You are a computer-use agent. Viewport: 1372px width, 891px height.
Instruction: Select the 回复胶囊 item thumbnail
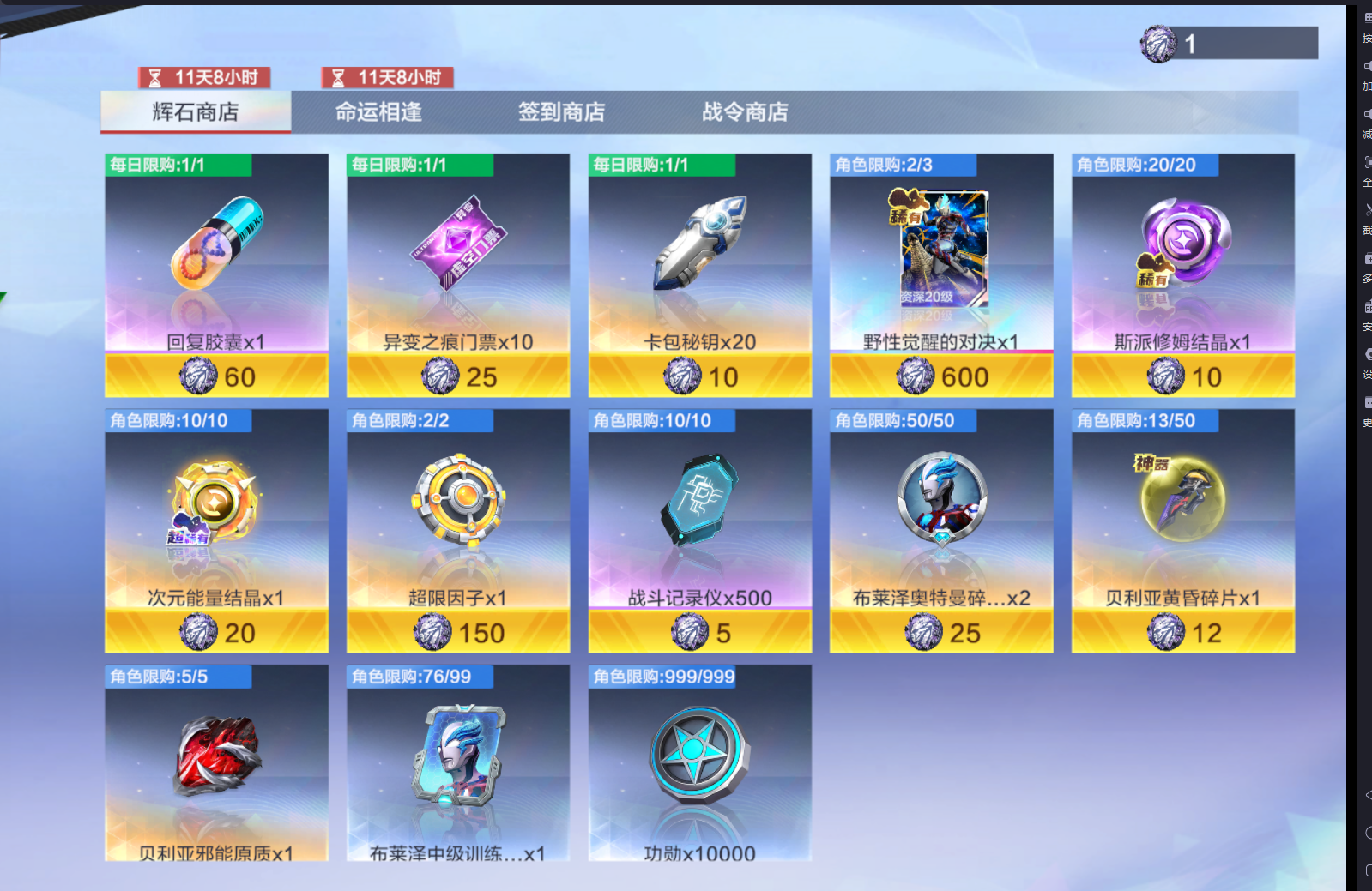pyautogui.click(x=215, y=249)
